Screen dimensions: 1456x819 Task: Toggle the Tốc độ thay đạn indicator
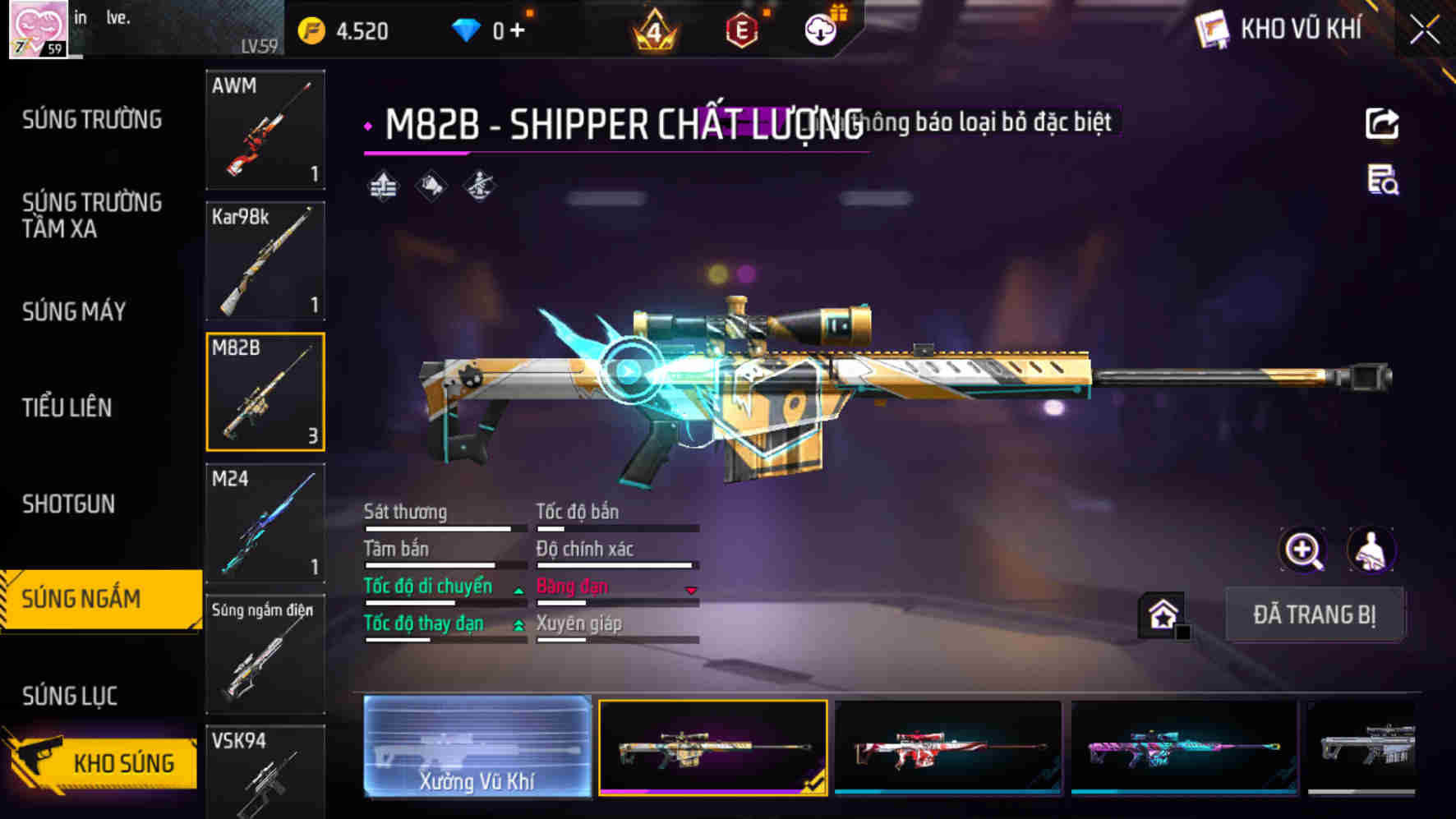click(x=518, y=625)
